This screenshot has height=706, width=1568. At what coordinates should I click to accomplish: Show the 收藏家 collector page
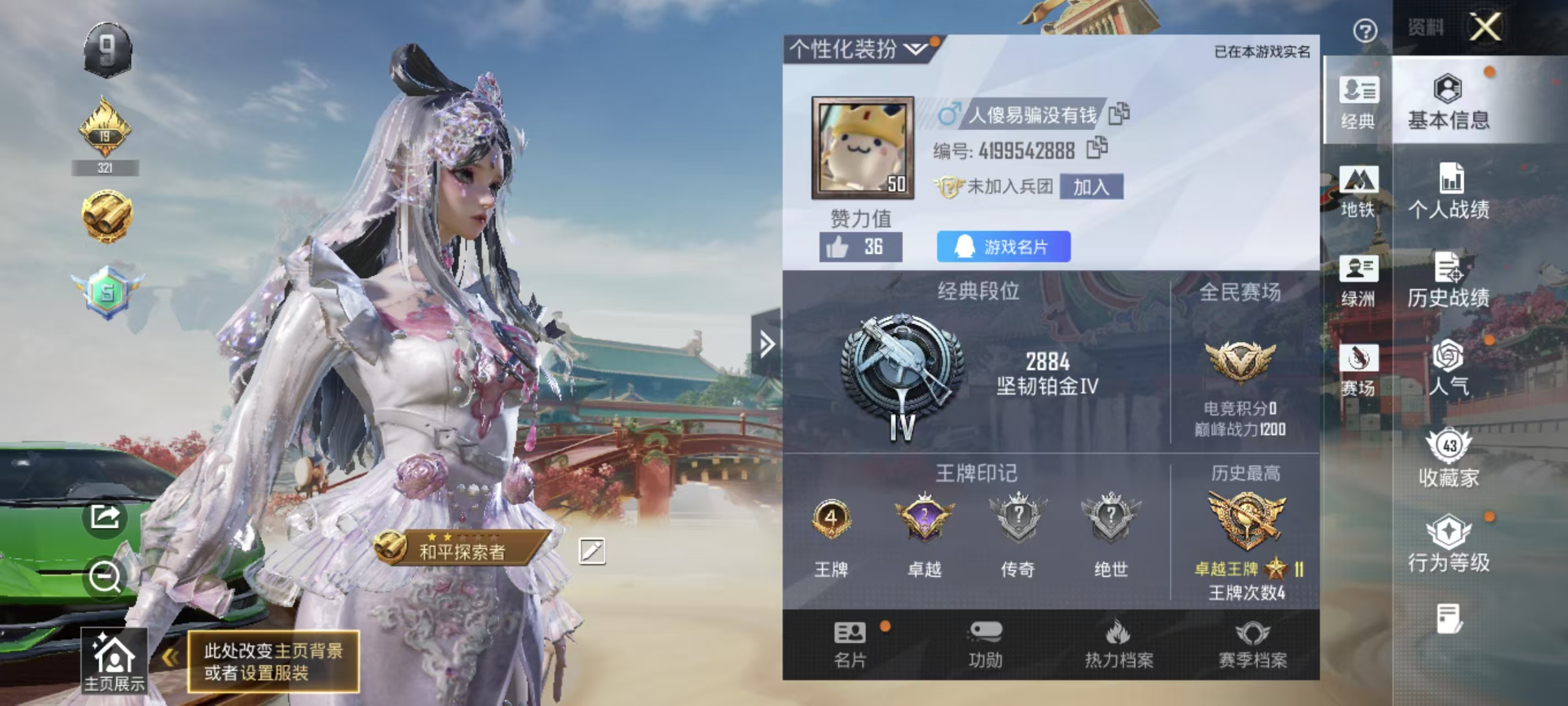[x=1448, y=458]
